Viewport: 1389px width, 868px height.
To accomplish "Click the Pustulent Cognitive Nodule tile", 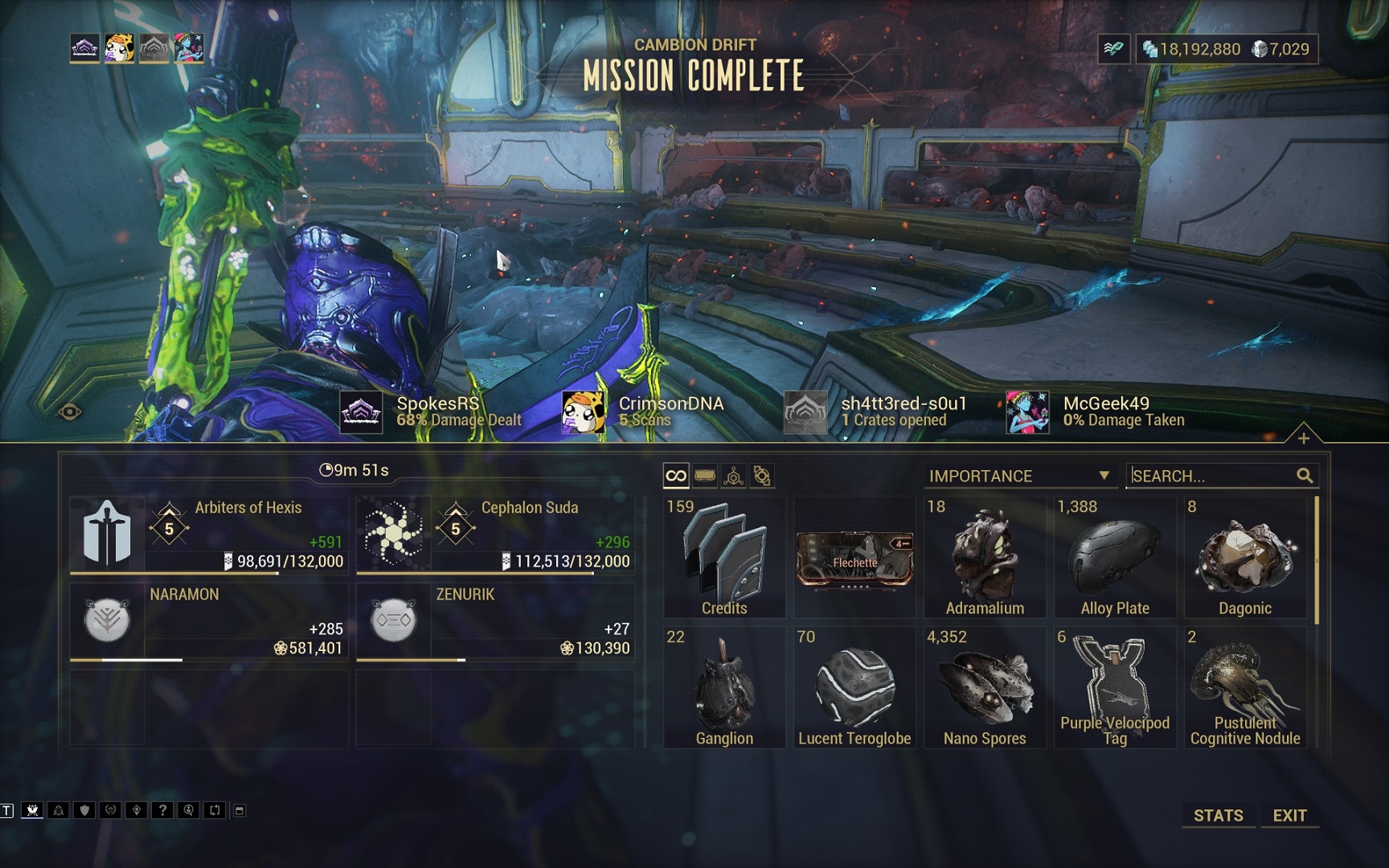I will (1245, 687).
